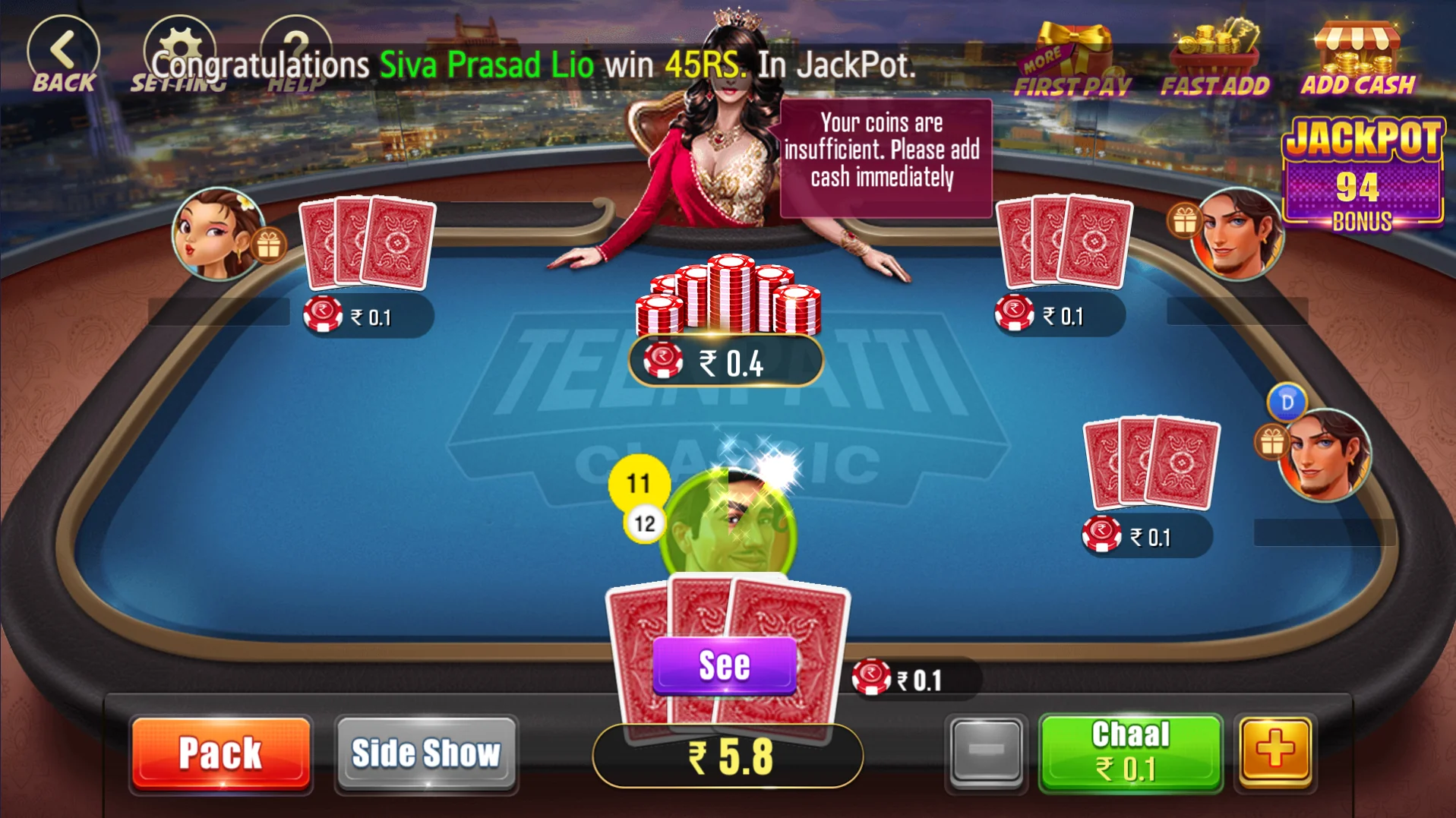Open the First Pay gift offer
1456x818 pixels.
pos(1072,61)
